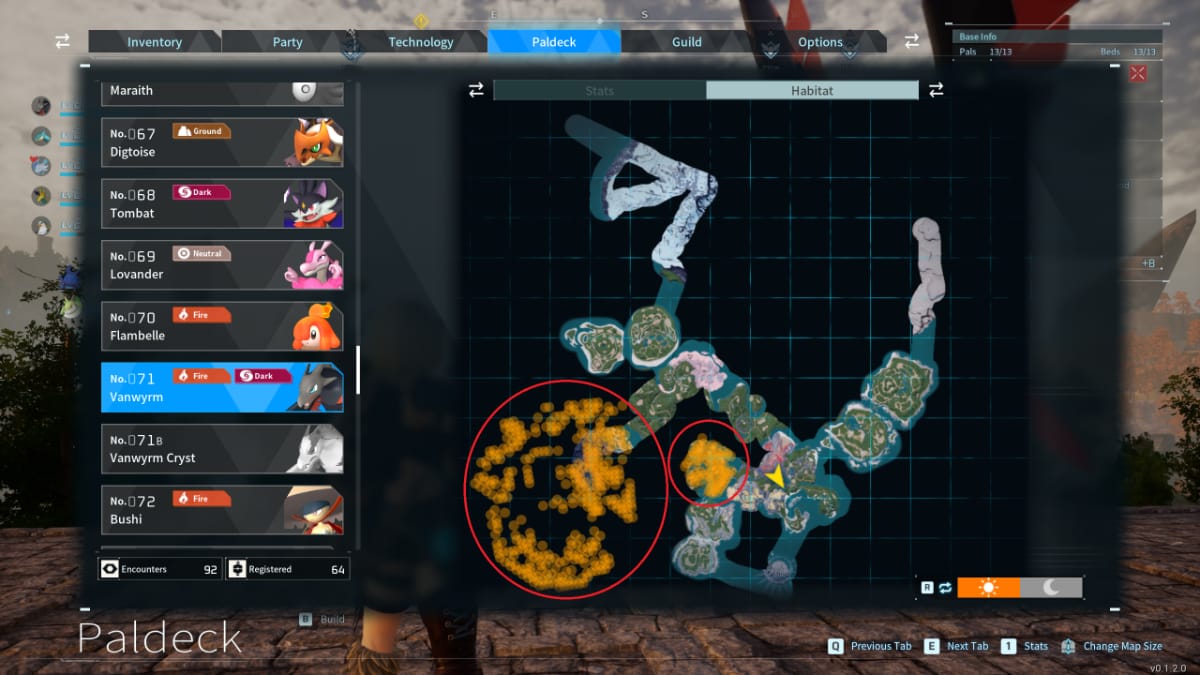This screenshot has width=1200, height=675.
Task: Select the Habitat panel tab
Action: [x=812, y=90]
